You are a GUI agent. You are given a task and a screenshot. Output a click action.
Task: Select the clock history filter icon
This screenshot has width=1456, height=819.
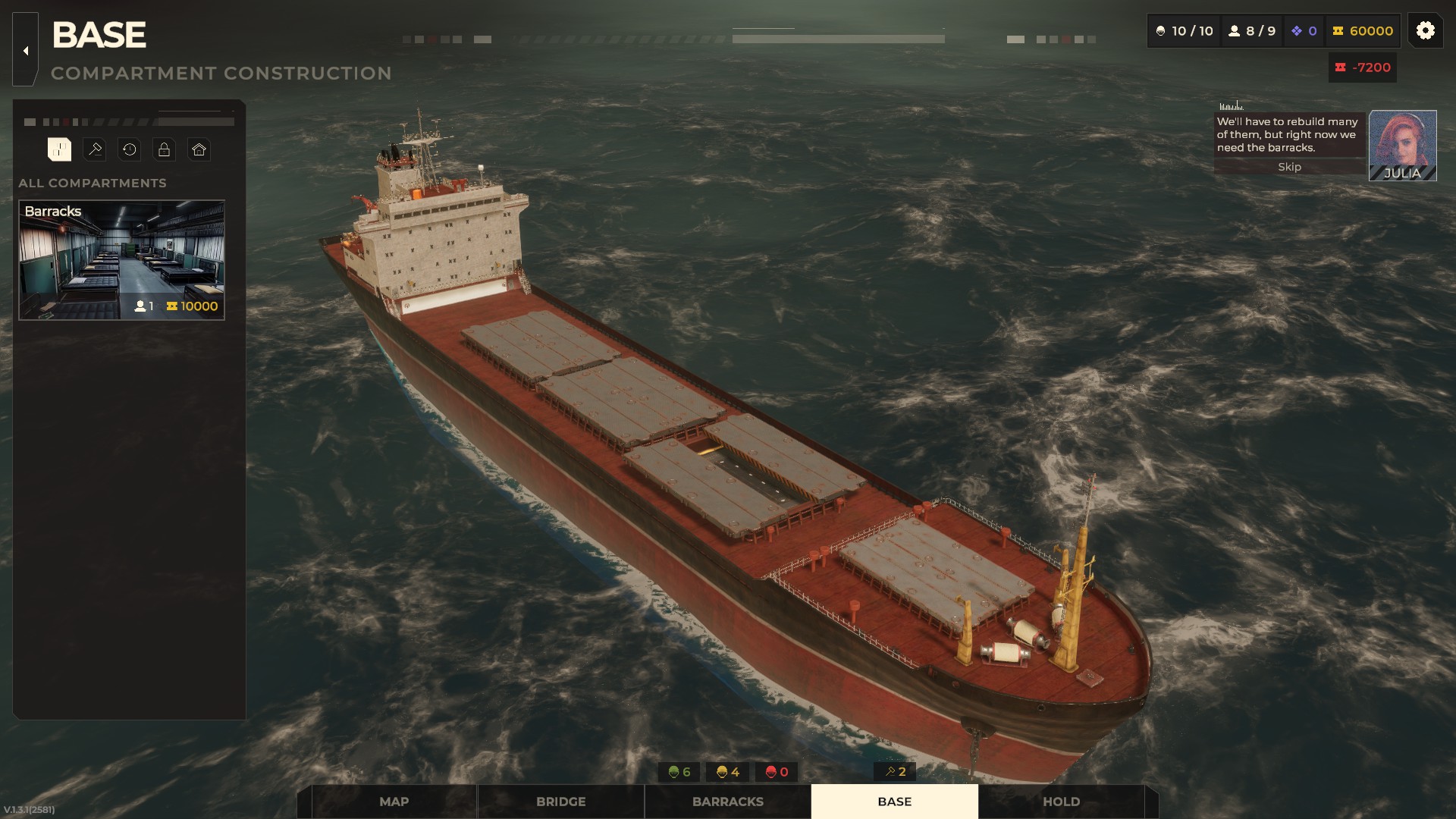(x=130, y=149)
